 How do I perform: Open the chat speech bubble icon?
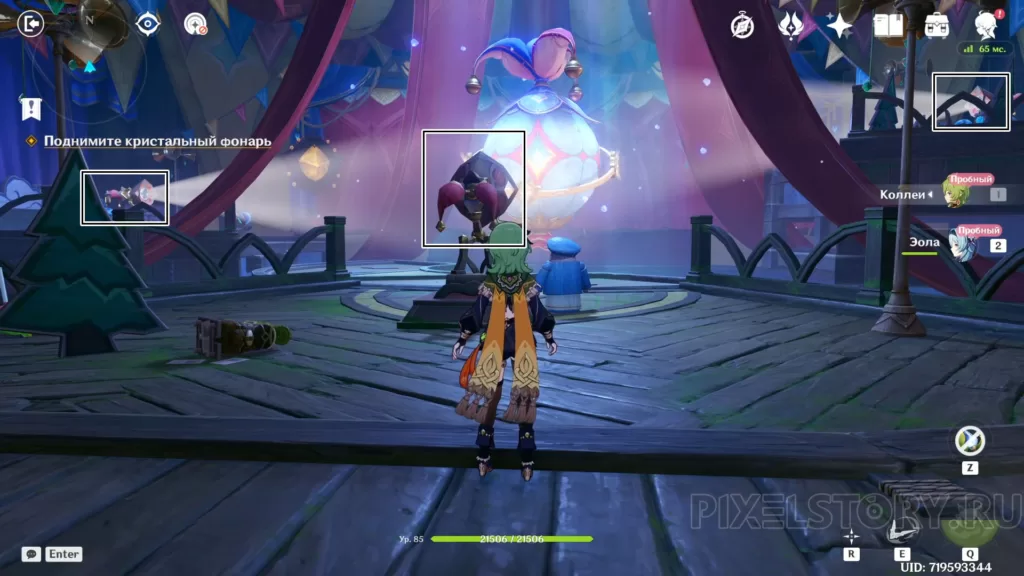pyautogui.click(x=31, y=553)
